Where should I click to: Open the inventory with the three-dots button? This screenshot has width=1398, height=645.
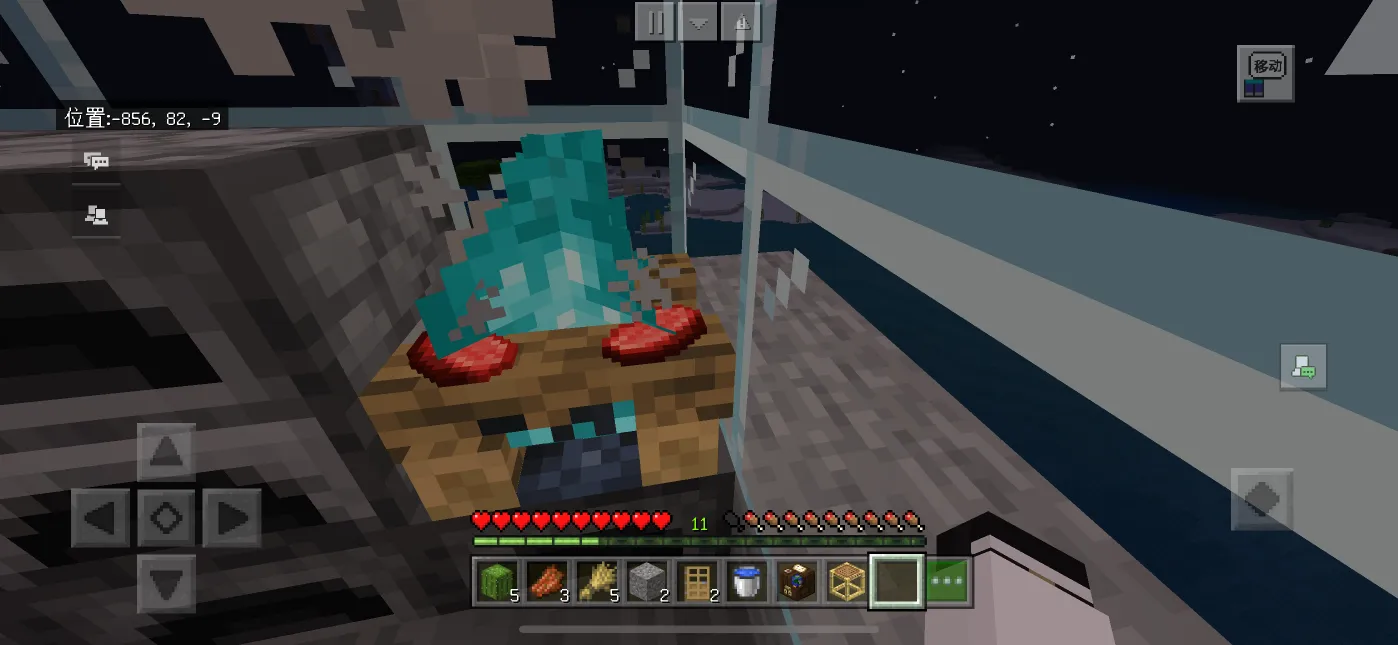click(x=947, y=582)
